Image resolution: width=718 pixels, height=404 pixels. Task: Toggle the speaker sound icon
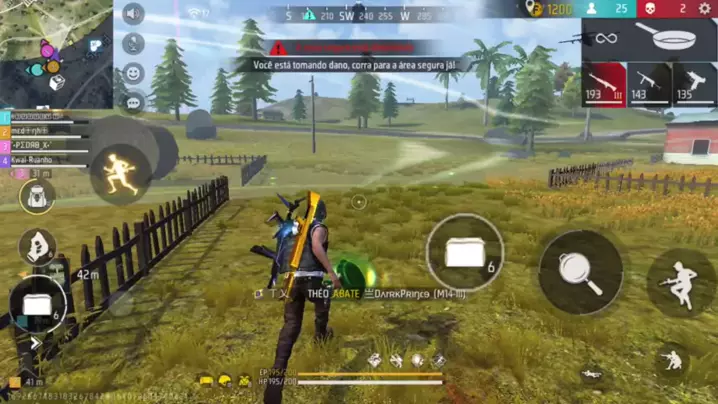[x=133, y=14]
